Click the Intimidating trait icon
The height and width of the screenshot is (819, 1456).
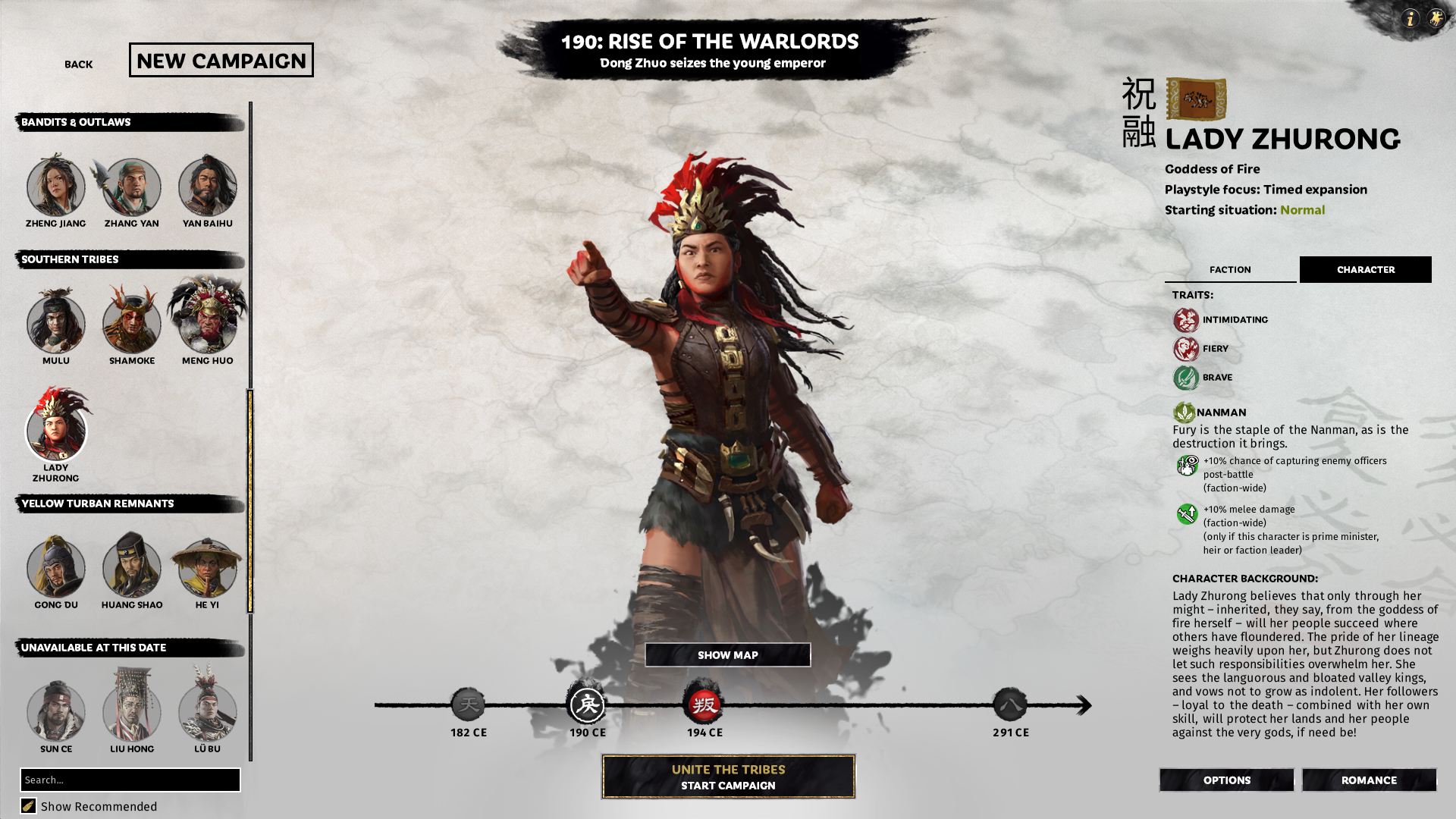click(x=1185, y=319)
